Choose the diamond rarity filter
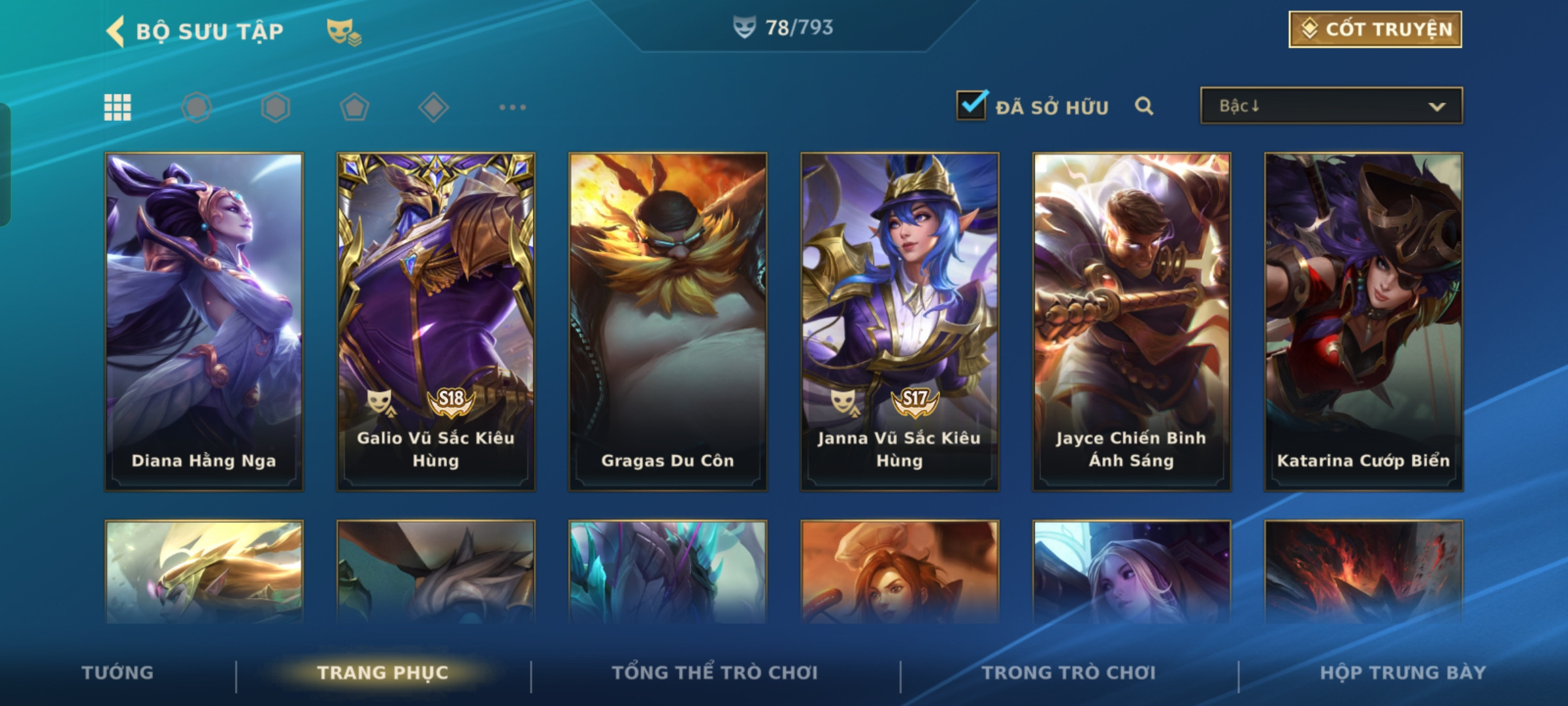1568x706 pixels. (433, 107)
